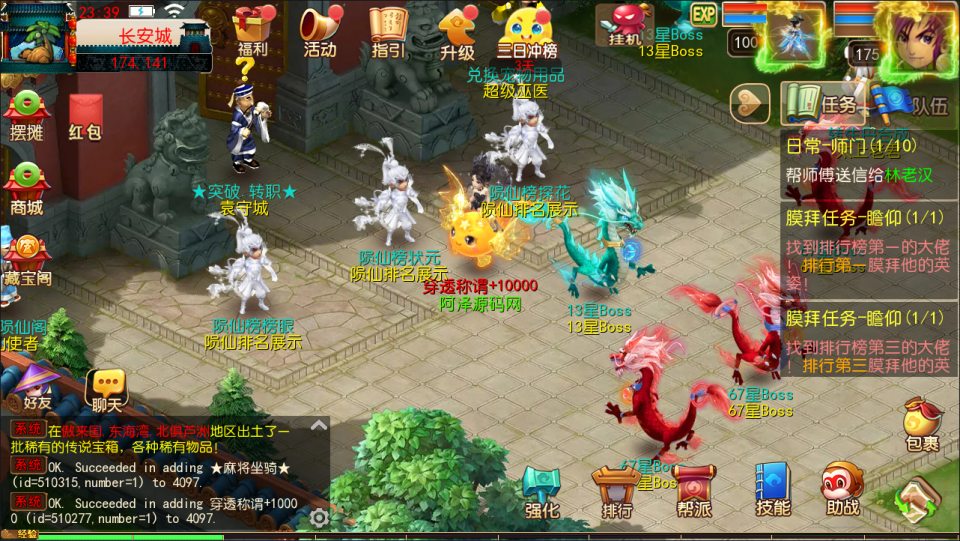960x541 pixels.
Task: Open the 包裹 inventory bag
Action: coord(921,424)
